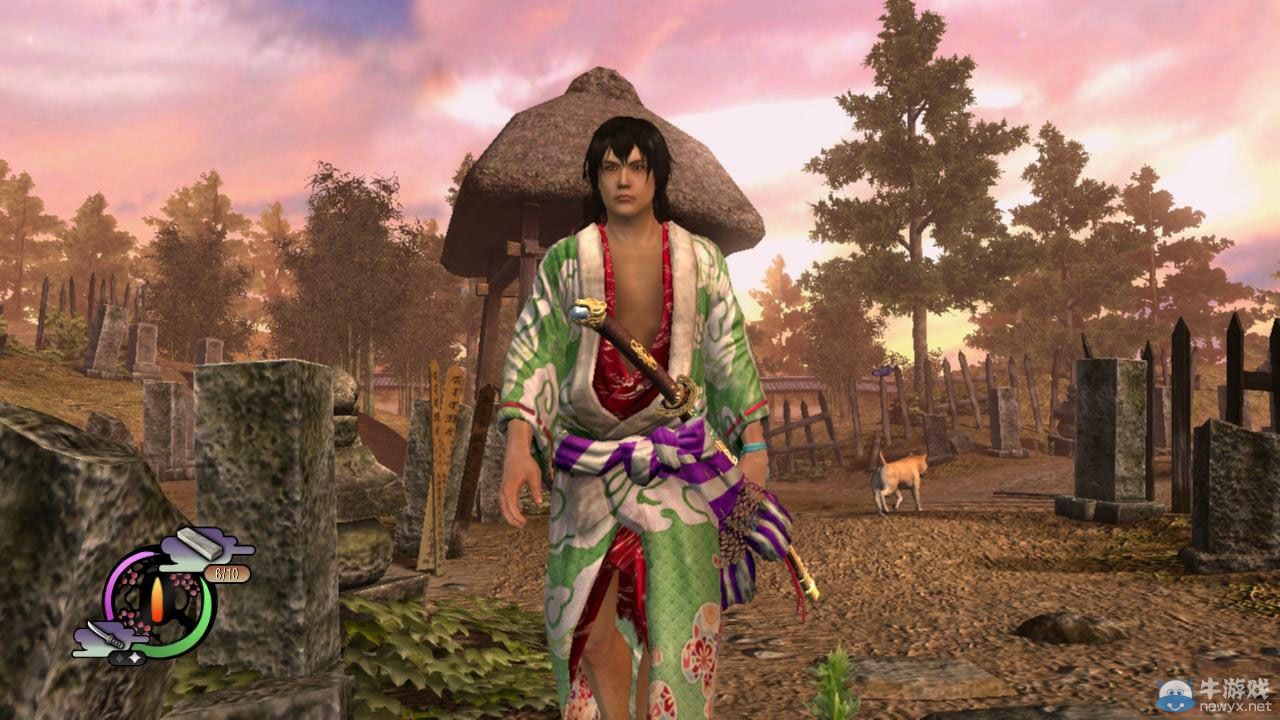
Task: Select the dagger weapon icon on the HUD
Action: coord(104,634)
